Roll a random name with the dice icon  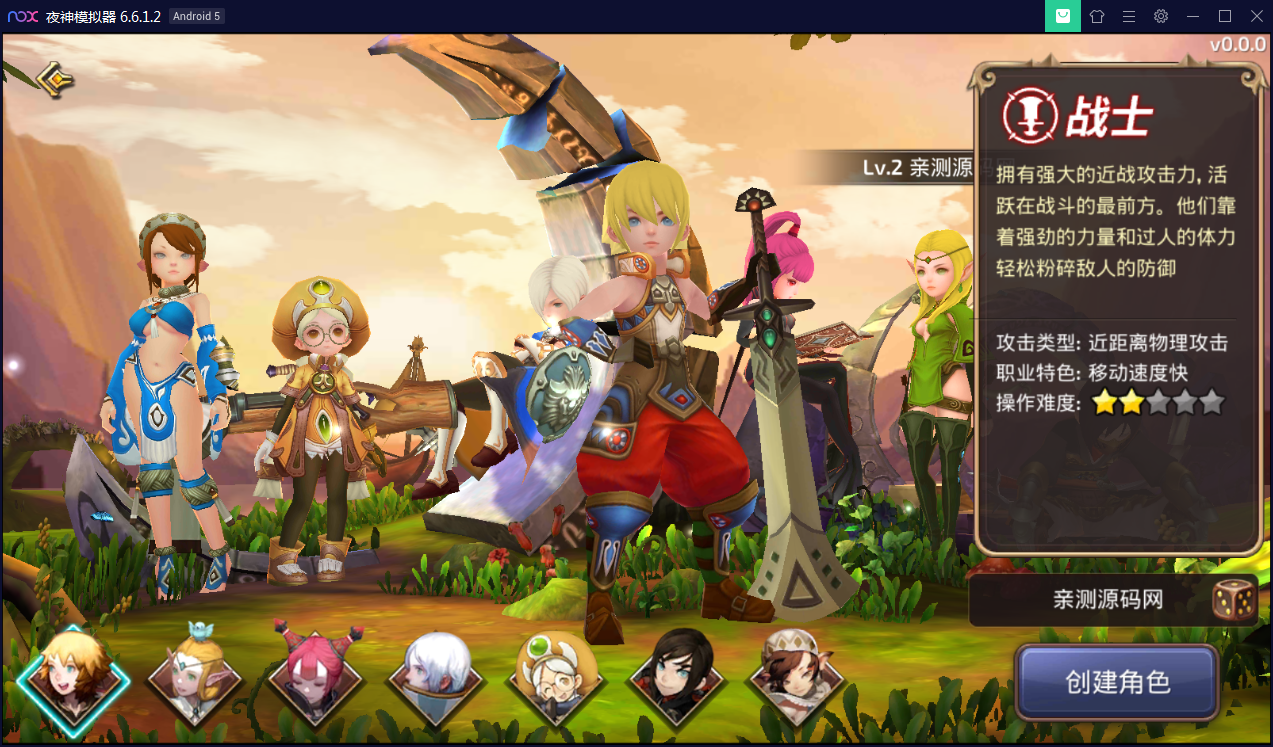[x=1234, y=600]
